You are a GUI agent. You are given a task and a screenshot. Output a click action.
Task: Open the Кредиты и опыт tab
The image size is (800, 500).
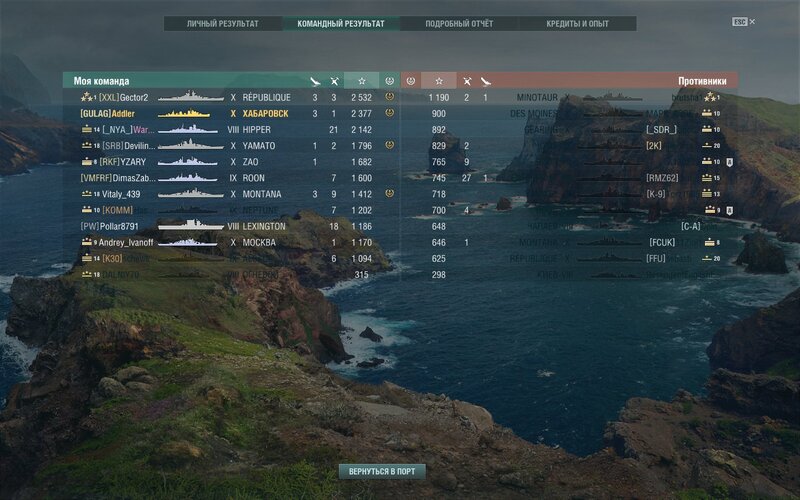[x=577, y=23]
